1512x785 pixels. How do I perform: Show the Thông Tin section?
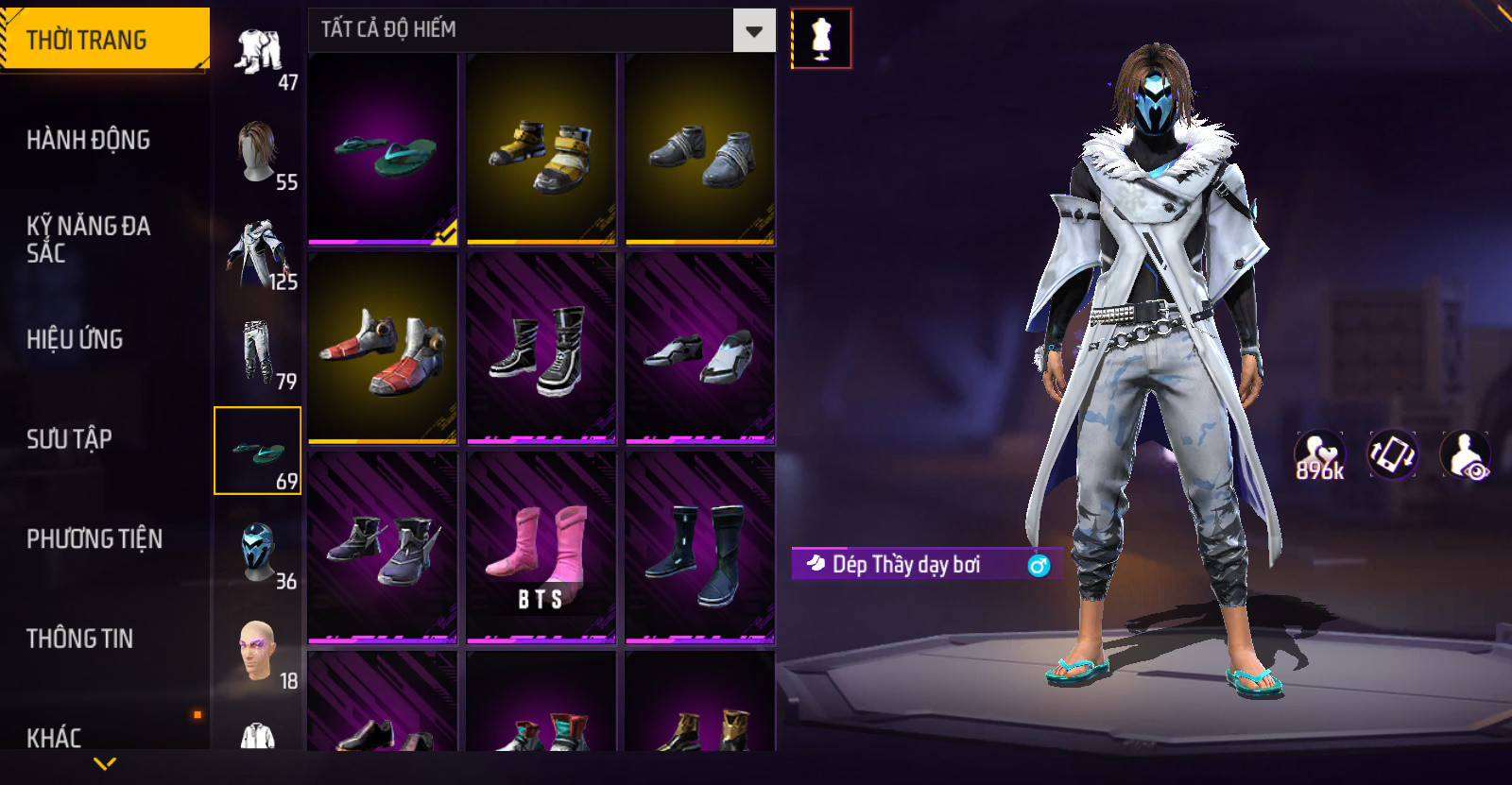tap(80, 639)
